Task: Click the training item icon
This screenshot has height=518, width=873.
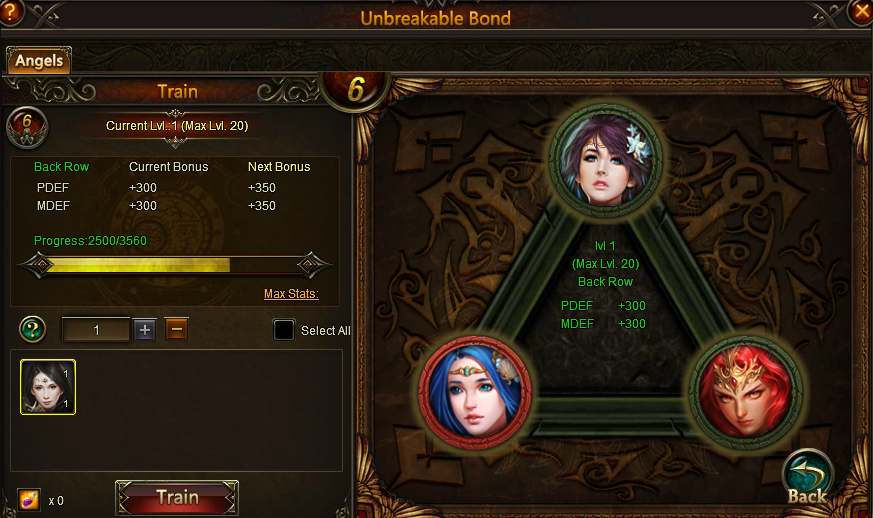Action: [x=29, y=499]
